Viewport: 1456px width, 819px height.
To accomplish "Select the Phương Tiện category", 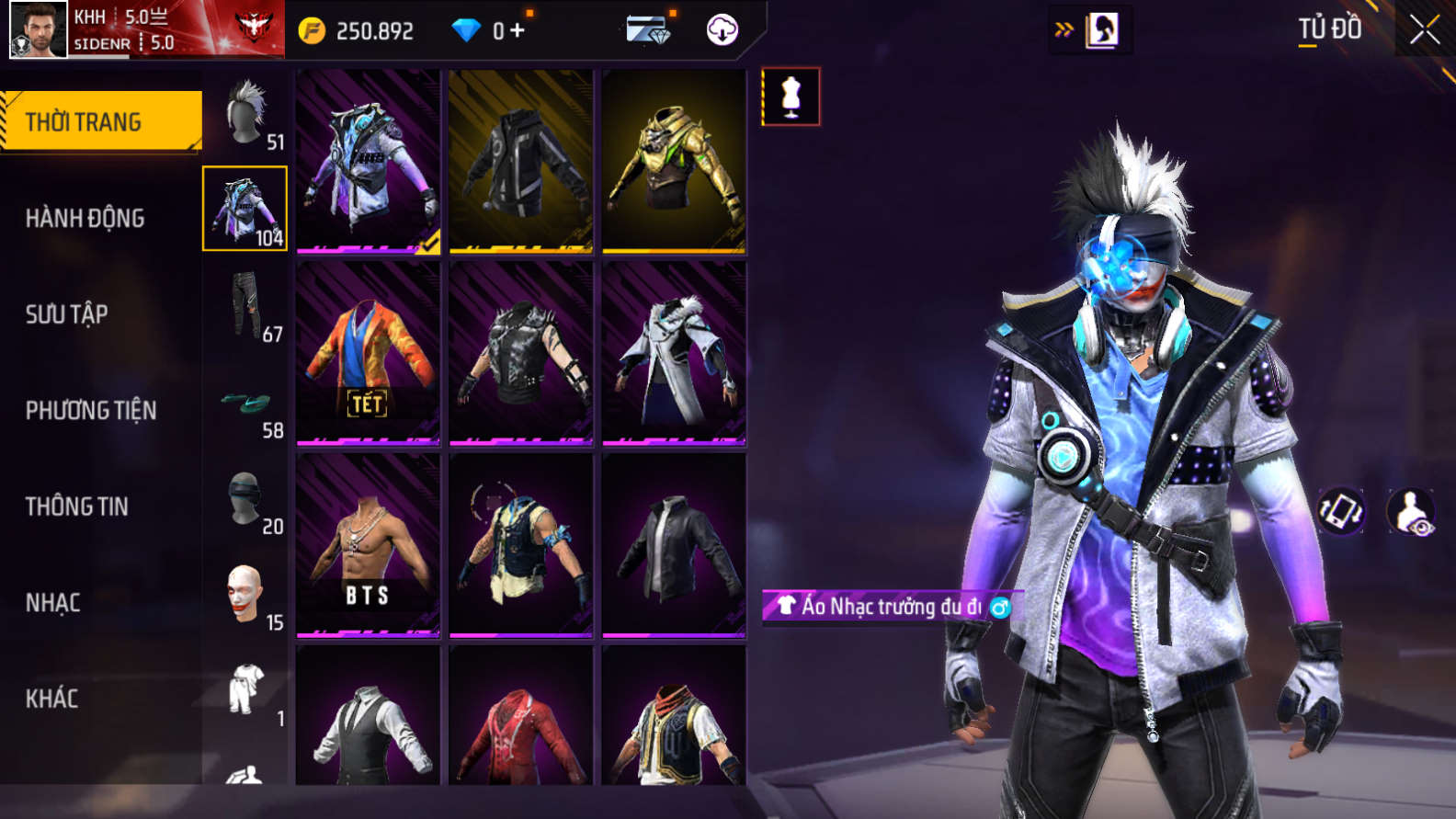I will 91,410.
